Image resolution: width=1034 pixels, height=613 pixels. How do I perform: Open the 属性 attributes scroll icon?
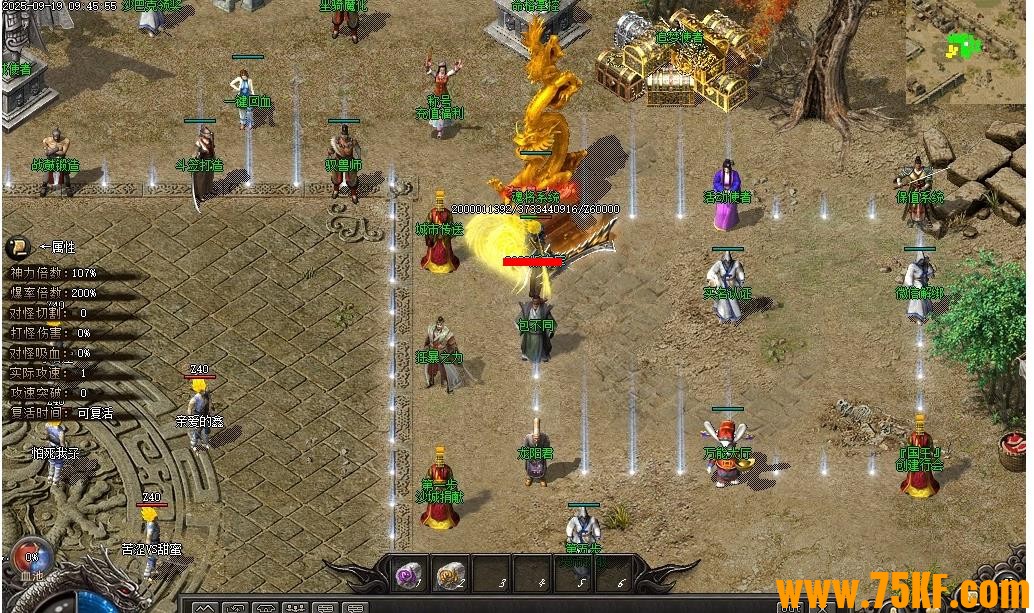pyautogui.click(x=19, y=247)
